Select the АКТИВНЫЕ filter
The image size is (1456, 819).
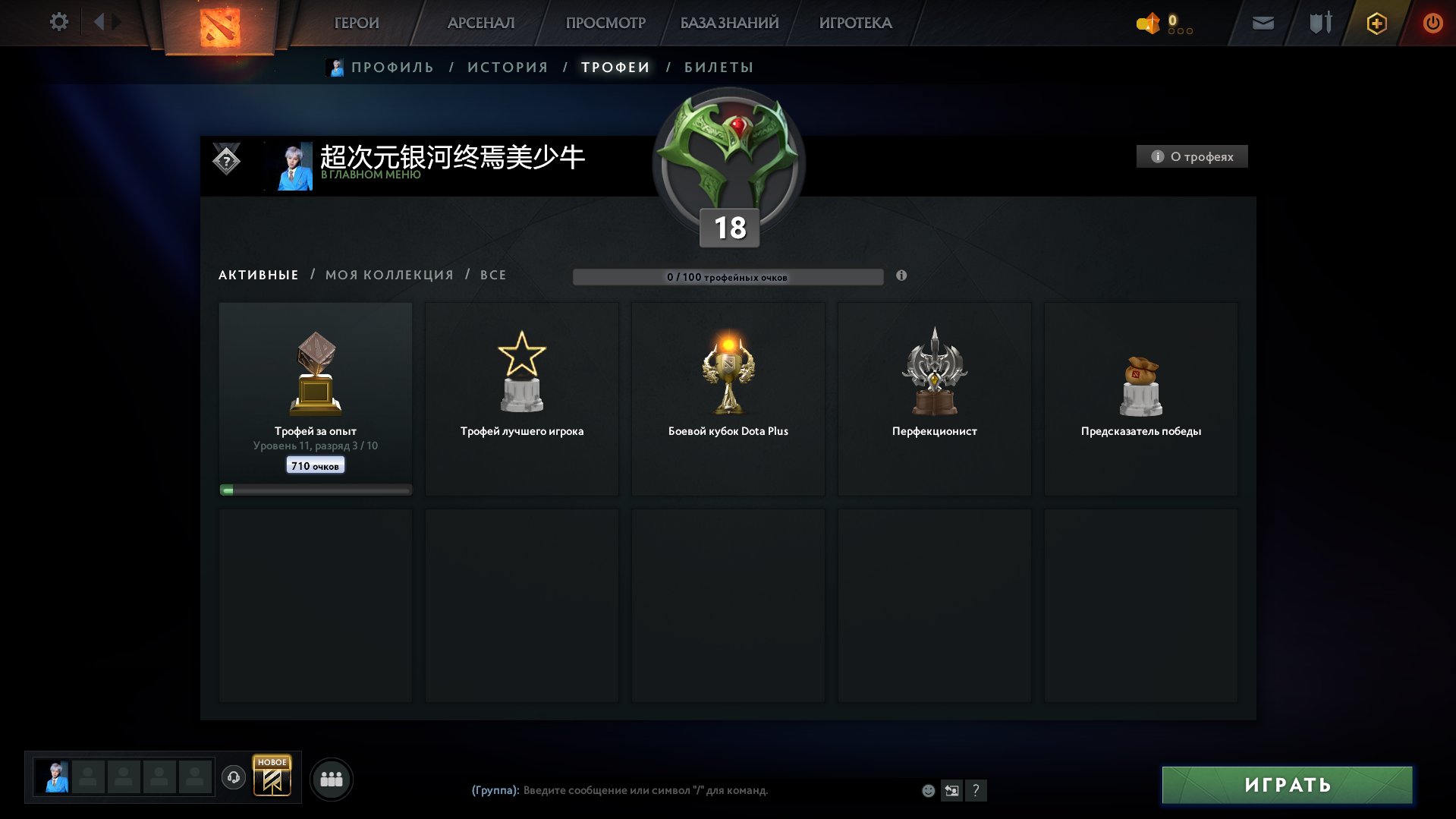[x=258, y=275]
